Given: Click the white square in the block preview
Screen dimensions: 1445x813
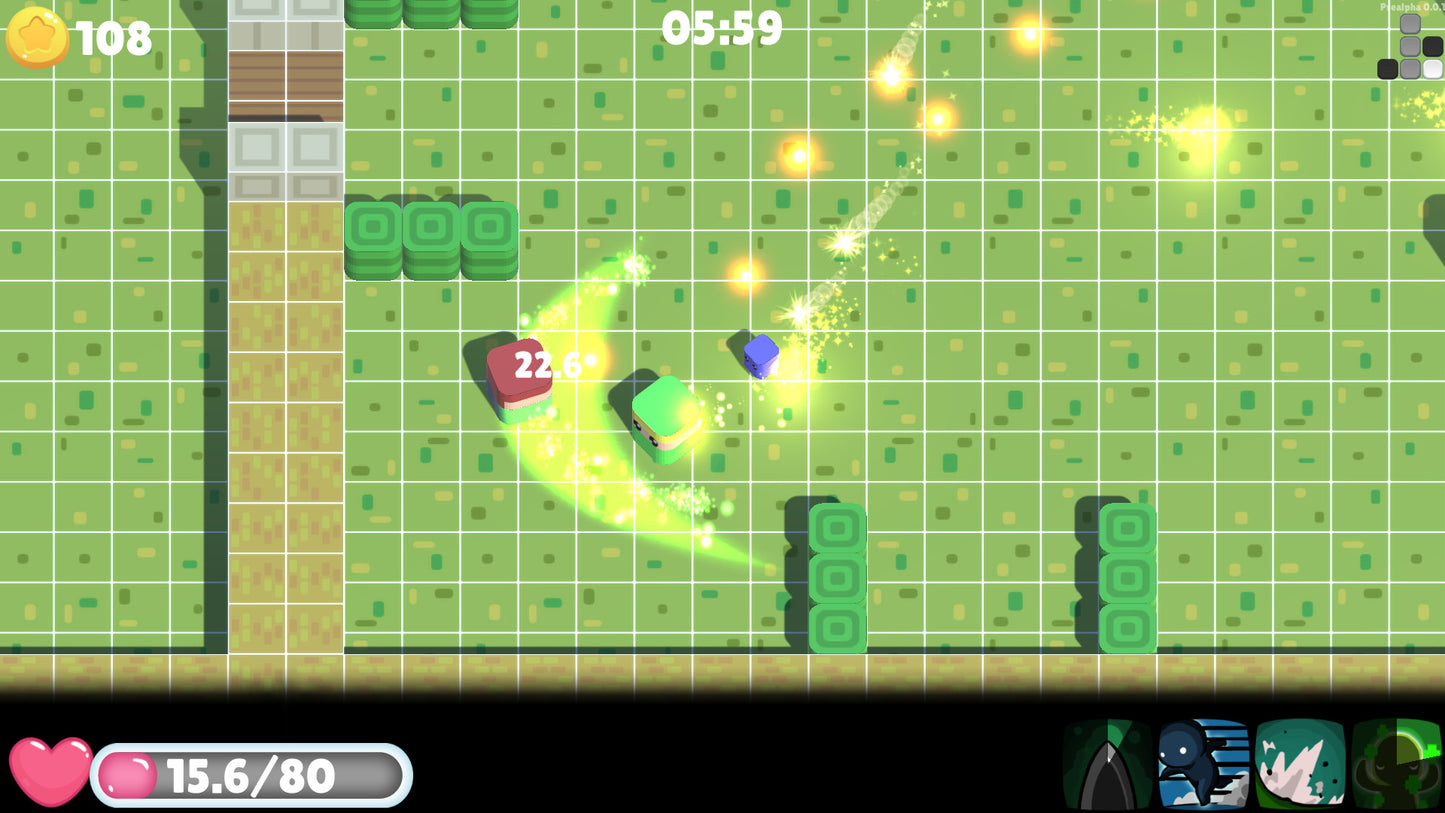Looking at the screenshot, I should point(1433,69).
